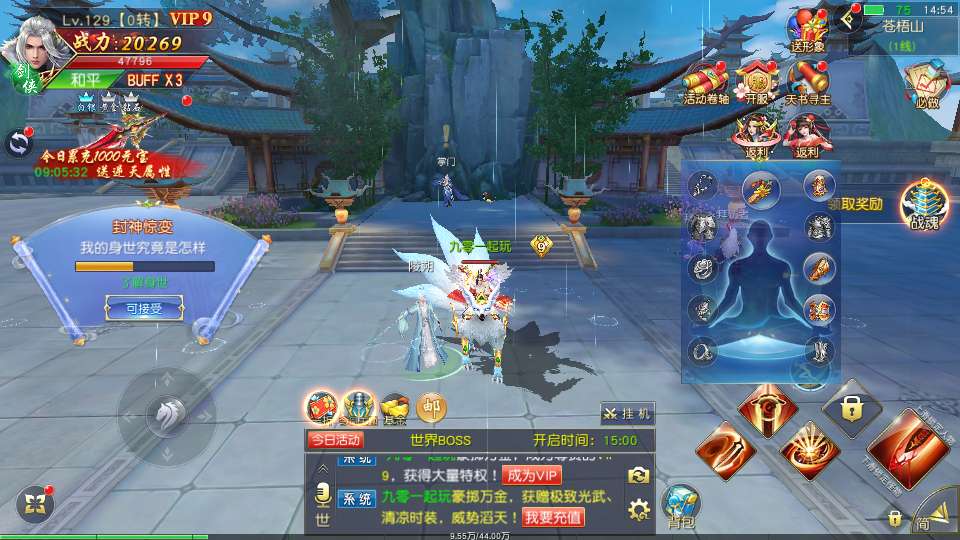The width and height of the screenshot is (960, 540).
Task: Open chat settings gear icon
Action: 640,511
